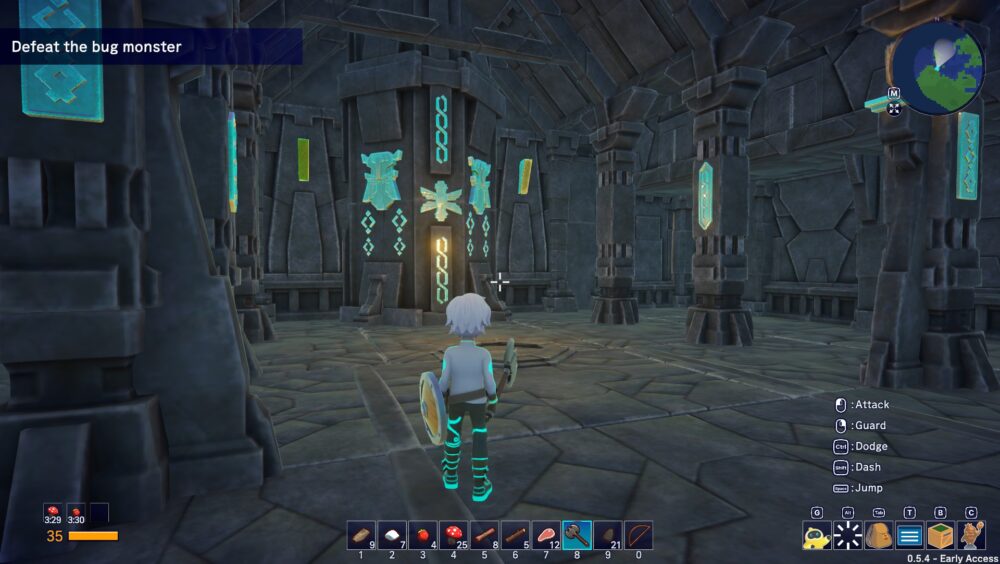Viewport: 1000px width, 564px height.
Task: Select the first hotbar slot with tan item
Action: pyautogui.click(x=361, y=535)
